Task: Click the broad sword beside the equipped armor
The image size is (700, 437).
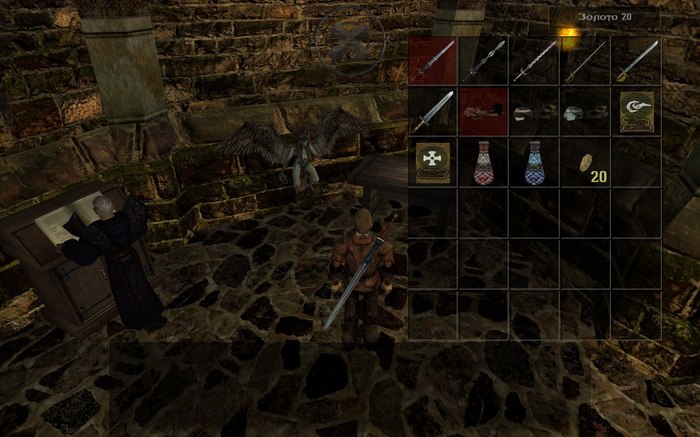Action: 433,111
